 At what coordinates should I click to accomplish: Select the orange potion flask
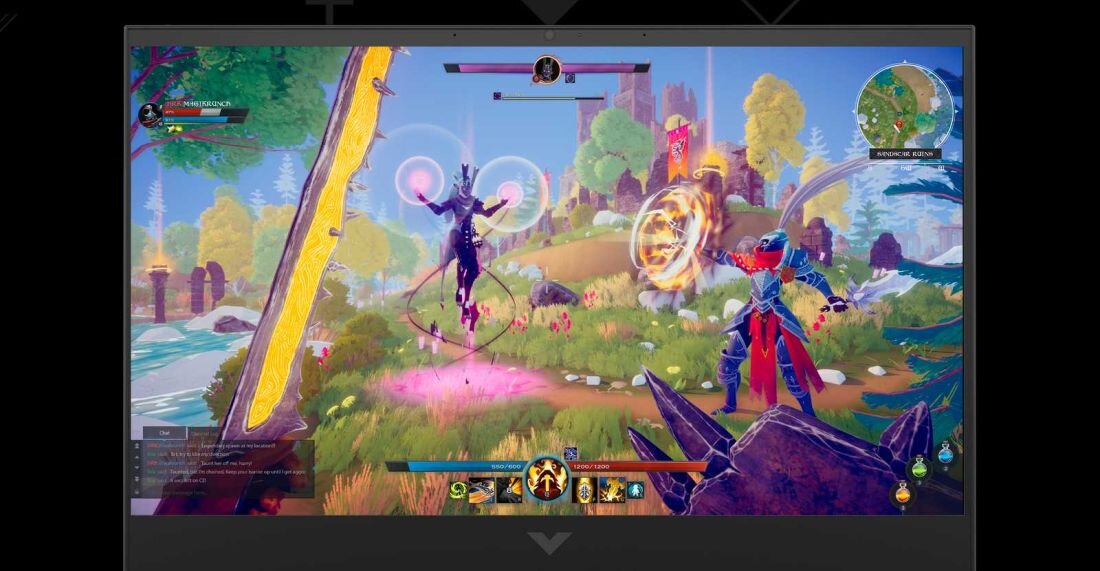coord(902,494)
